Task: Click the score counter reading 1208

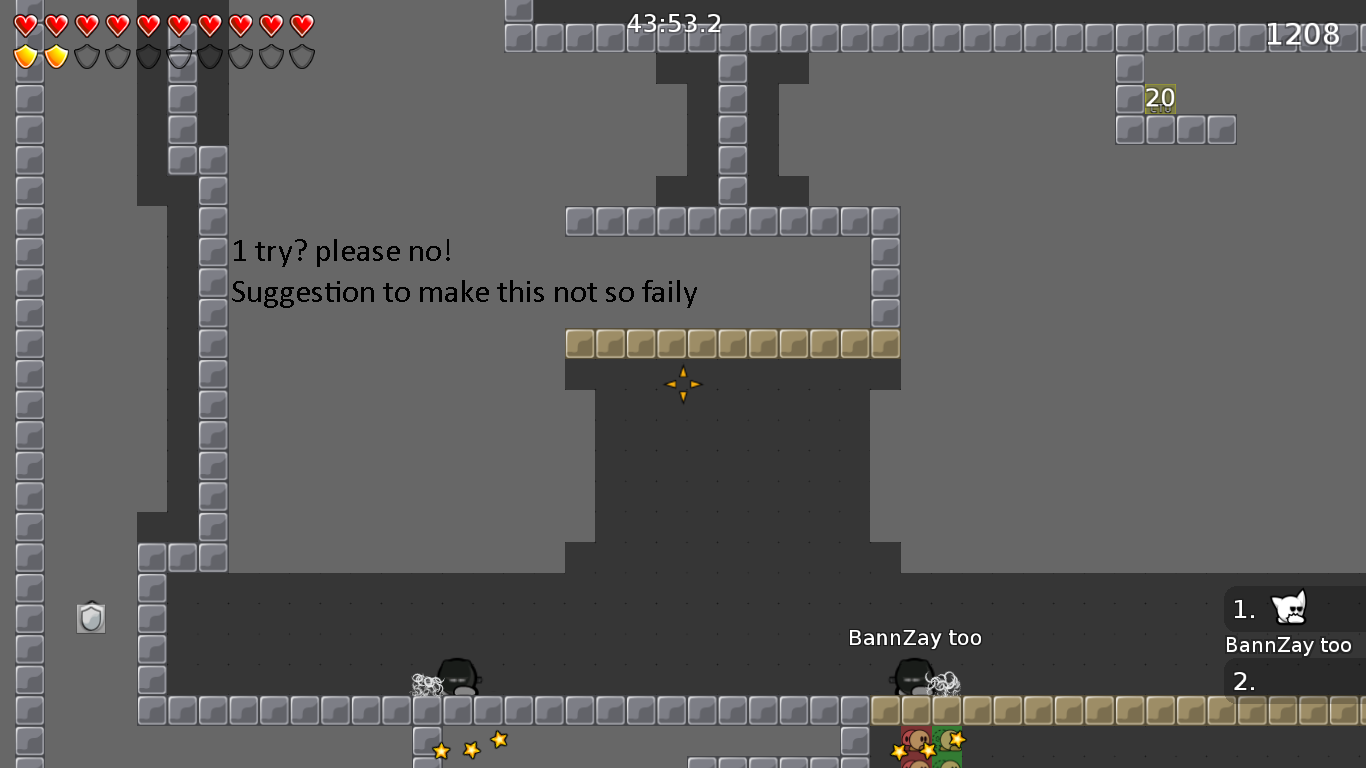Action: coord(1302,33)
